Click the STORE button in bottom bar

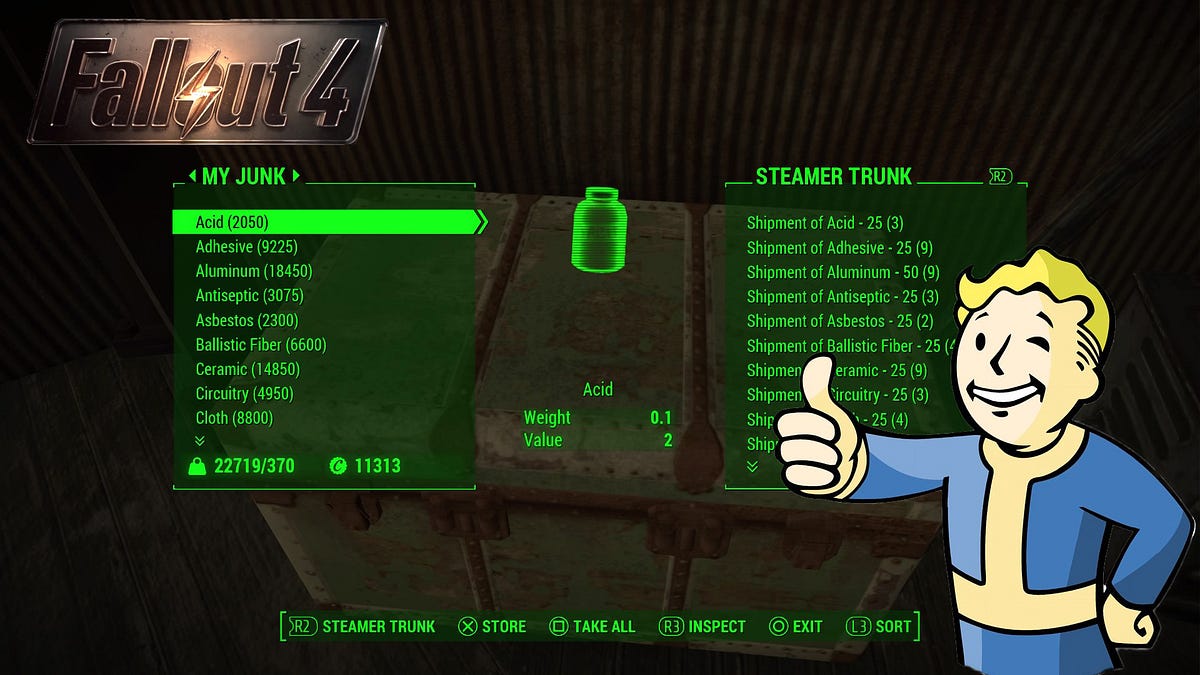point(492,627)
